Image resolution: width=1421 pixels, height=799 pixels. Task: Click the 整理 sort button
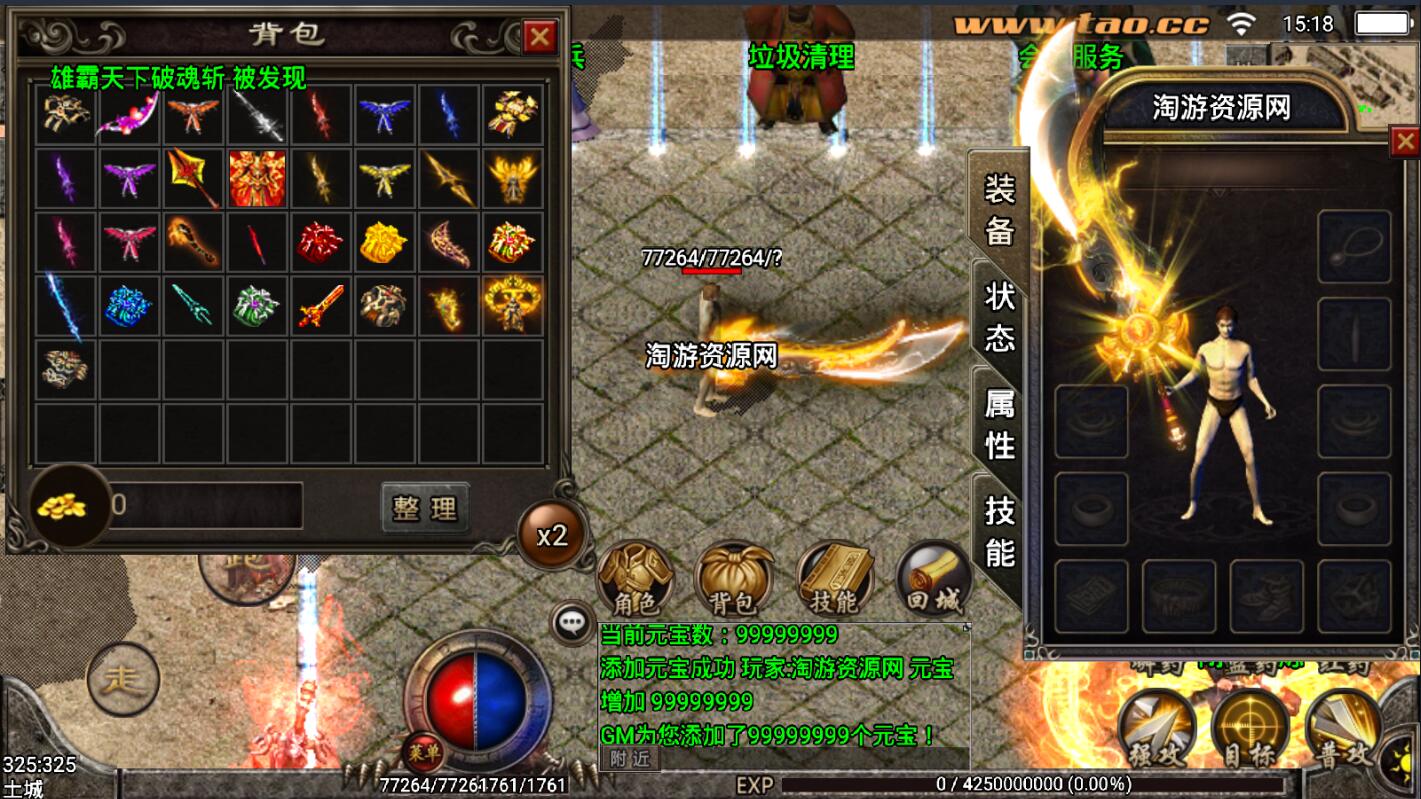click(x=425, y=508)
